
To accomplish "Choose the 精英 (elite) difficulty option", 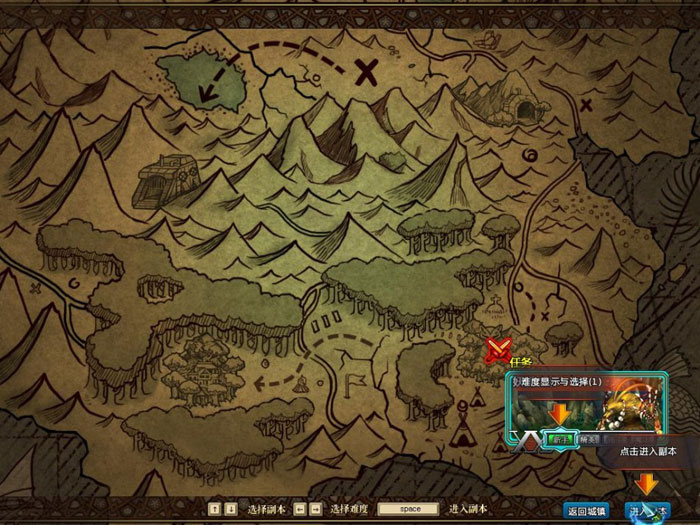I will pos(587,438).
